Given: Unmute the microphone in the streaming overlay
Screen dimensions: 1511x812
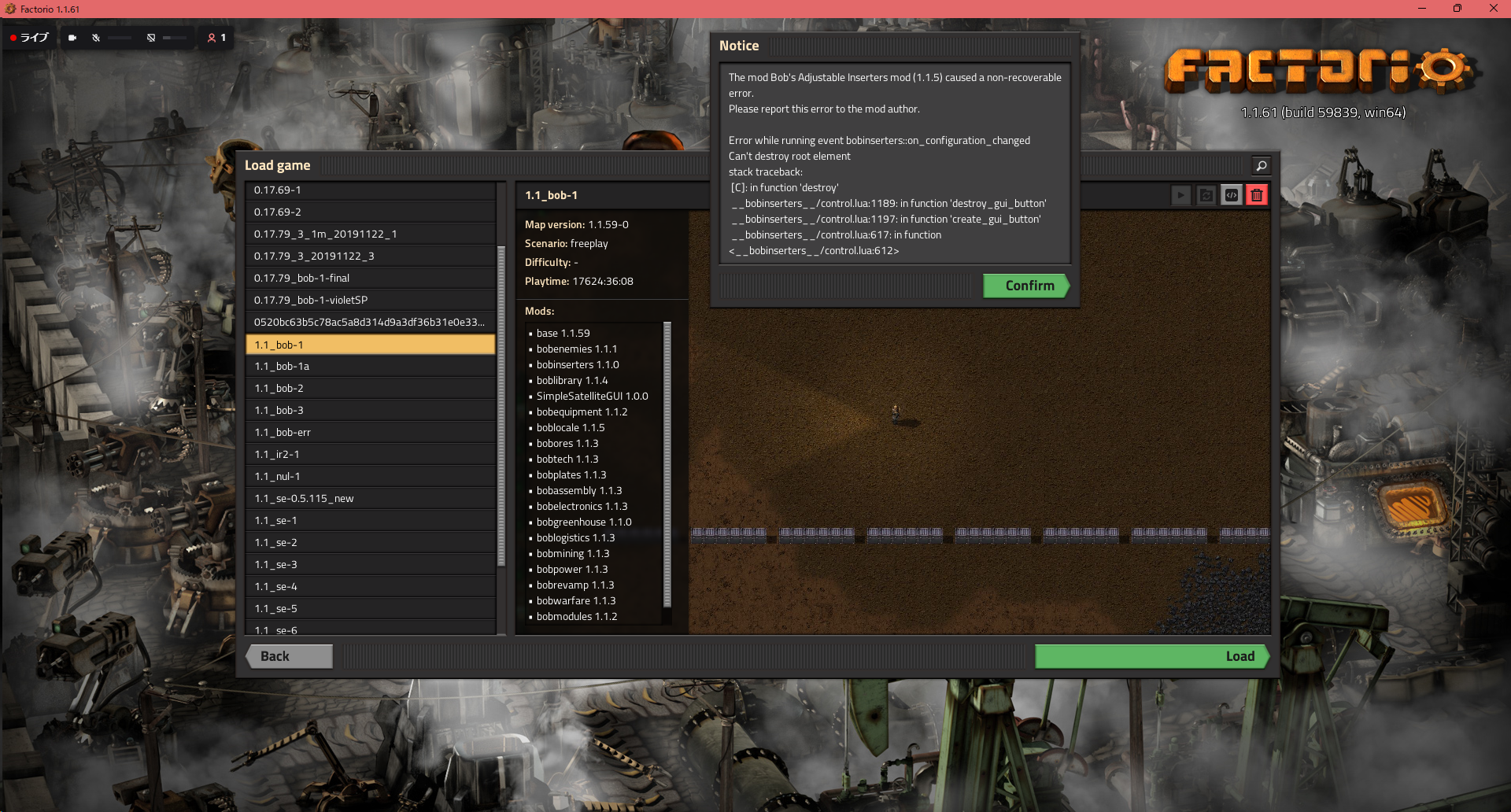Looking at the screenshot, I should 96,37.
